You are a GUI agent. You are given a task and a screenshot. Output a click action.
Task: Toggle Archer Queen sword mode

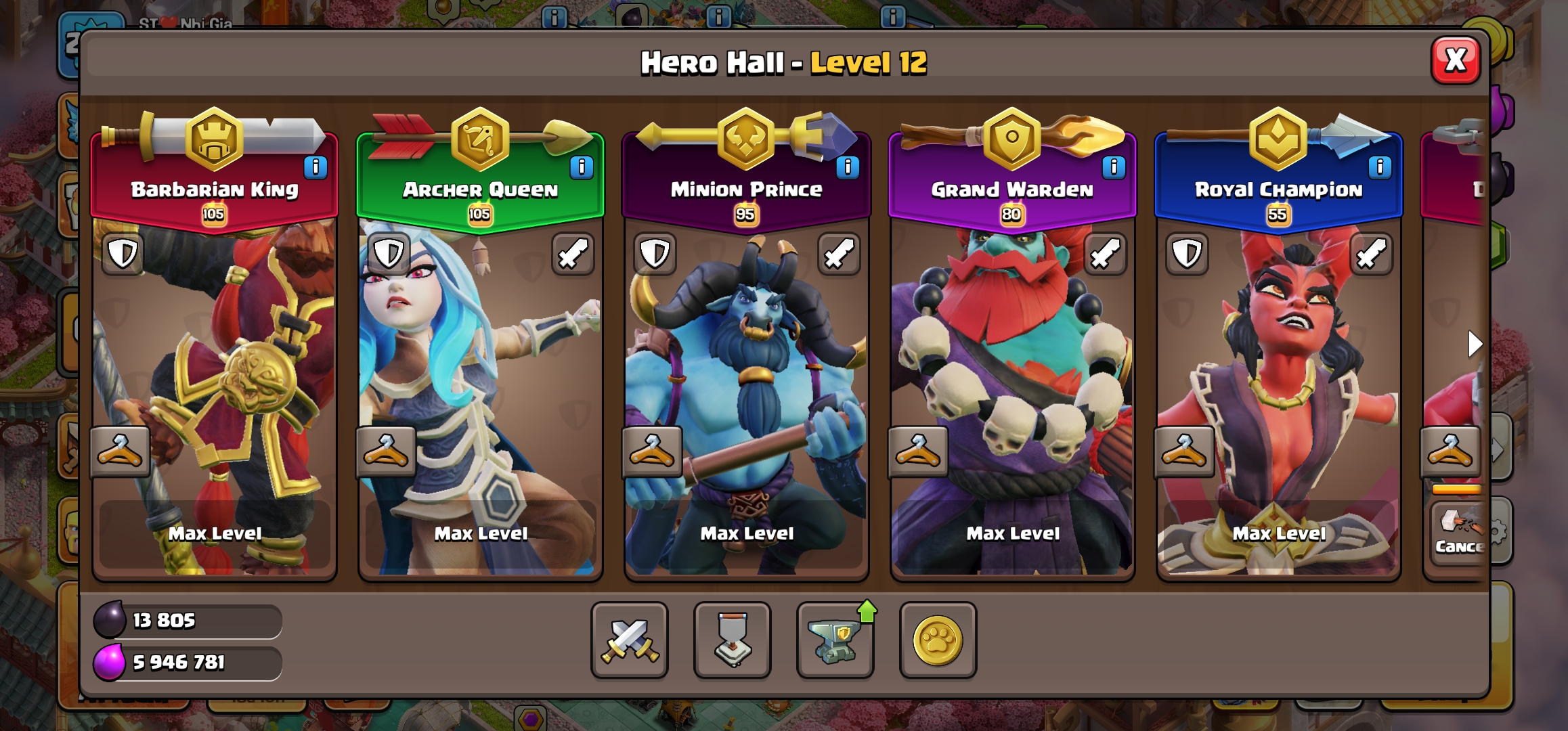(573, 254)
